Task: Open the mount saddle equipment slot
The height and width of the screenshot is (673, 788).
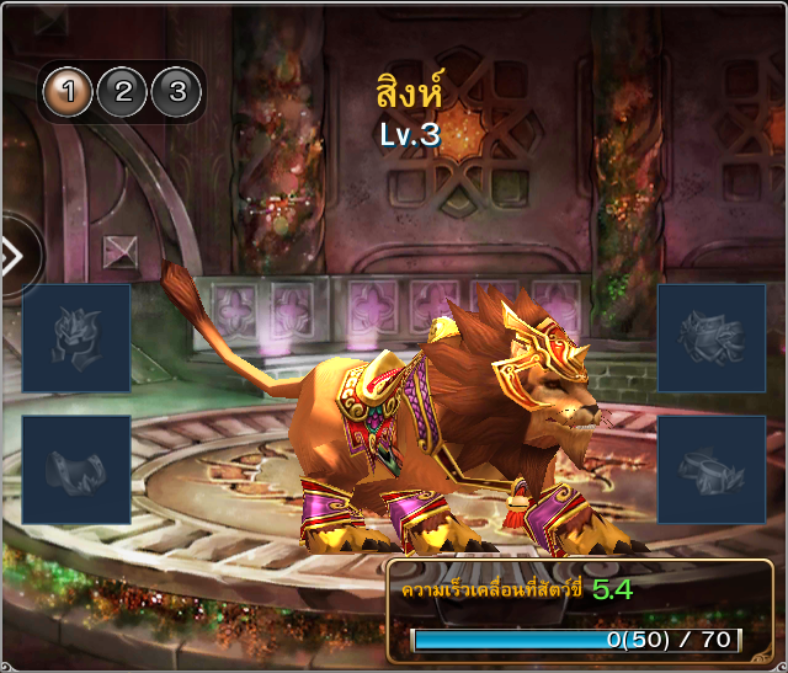Action: click(76, 470)
